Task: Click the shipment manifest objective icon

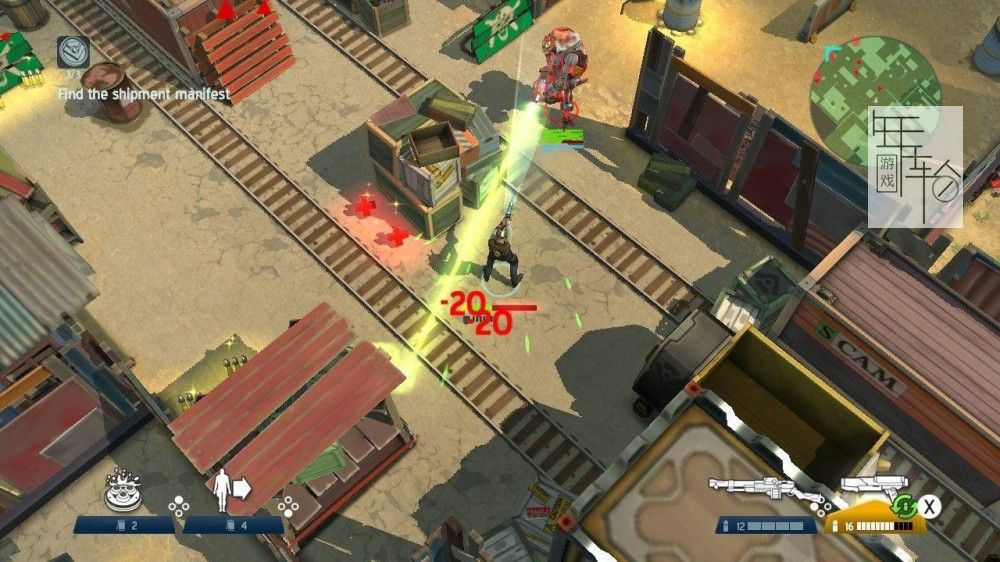Action: click(x=73, y=51)
